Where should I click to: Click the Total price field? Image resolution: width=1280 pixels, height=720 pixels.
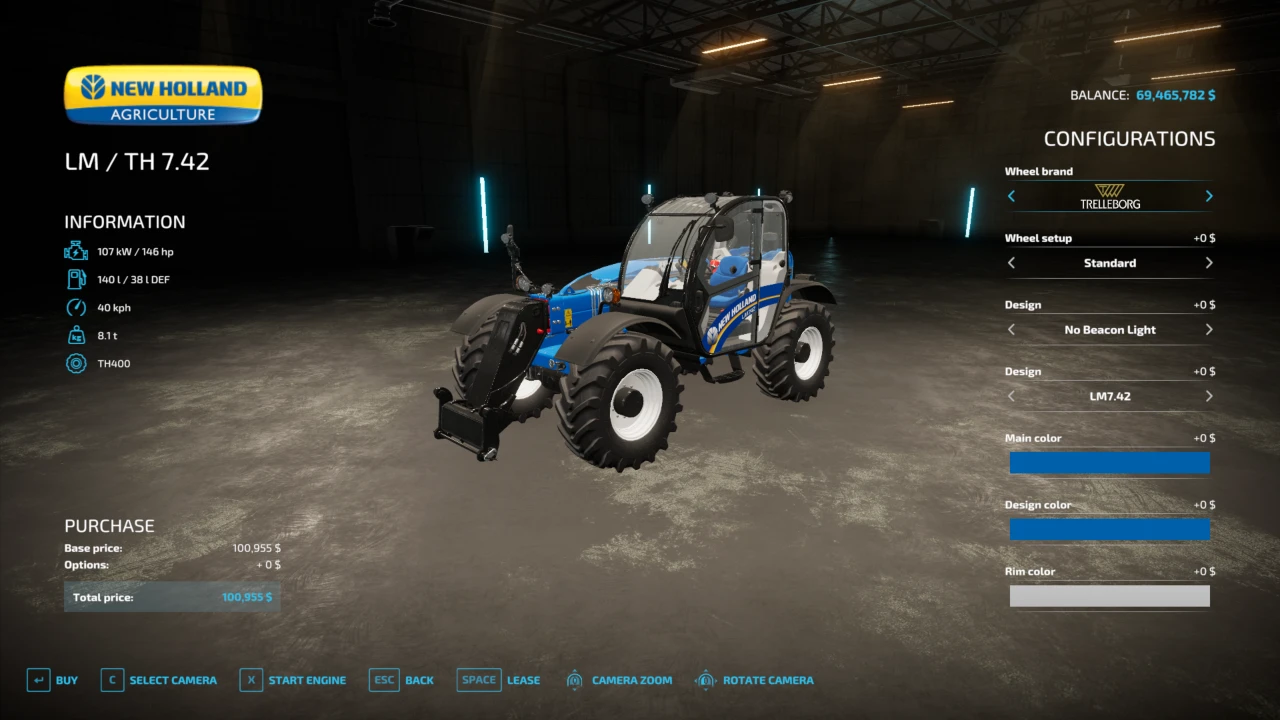[170, 596]
